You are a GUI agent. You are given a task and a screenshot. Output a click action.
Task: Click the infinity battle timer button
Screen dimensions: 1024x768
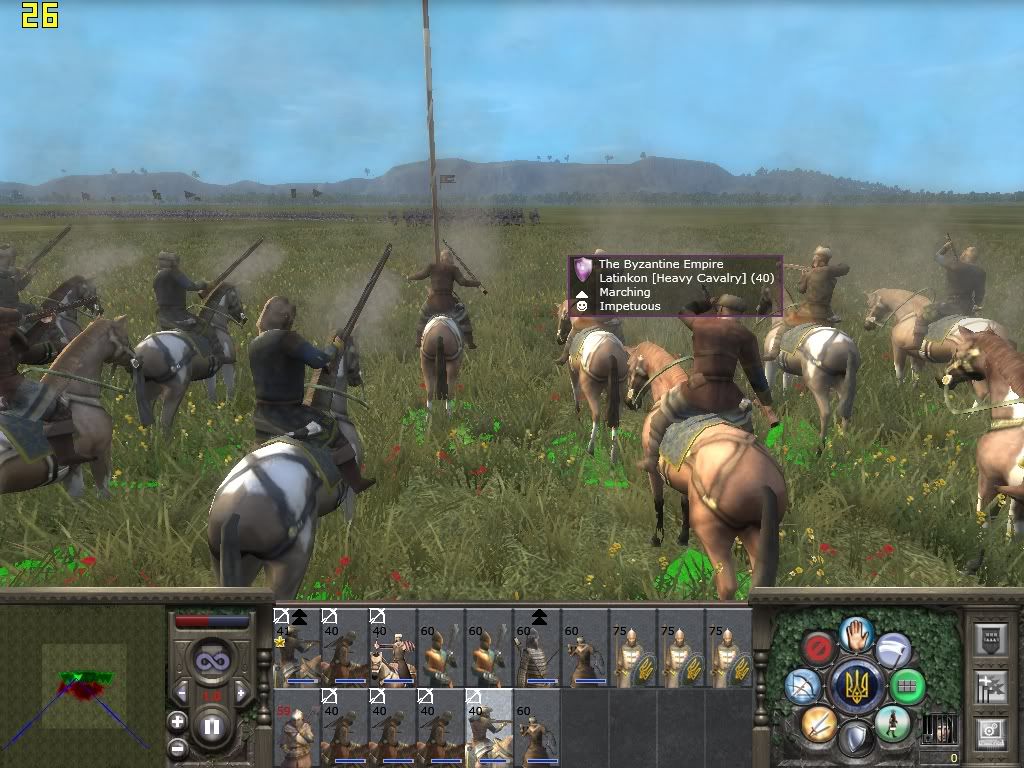tap(211, 661)
